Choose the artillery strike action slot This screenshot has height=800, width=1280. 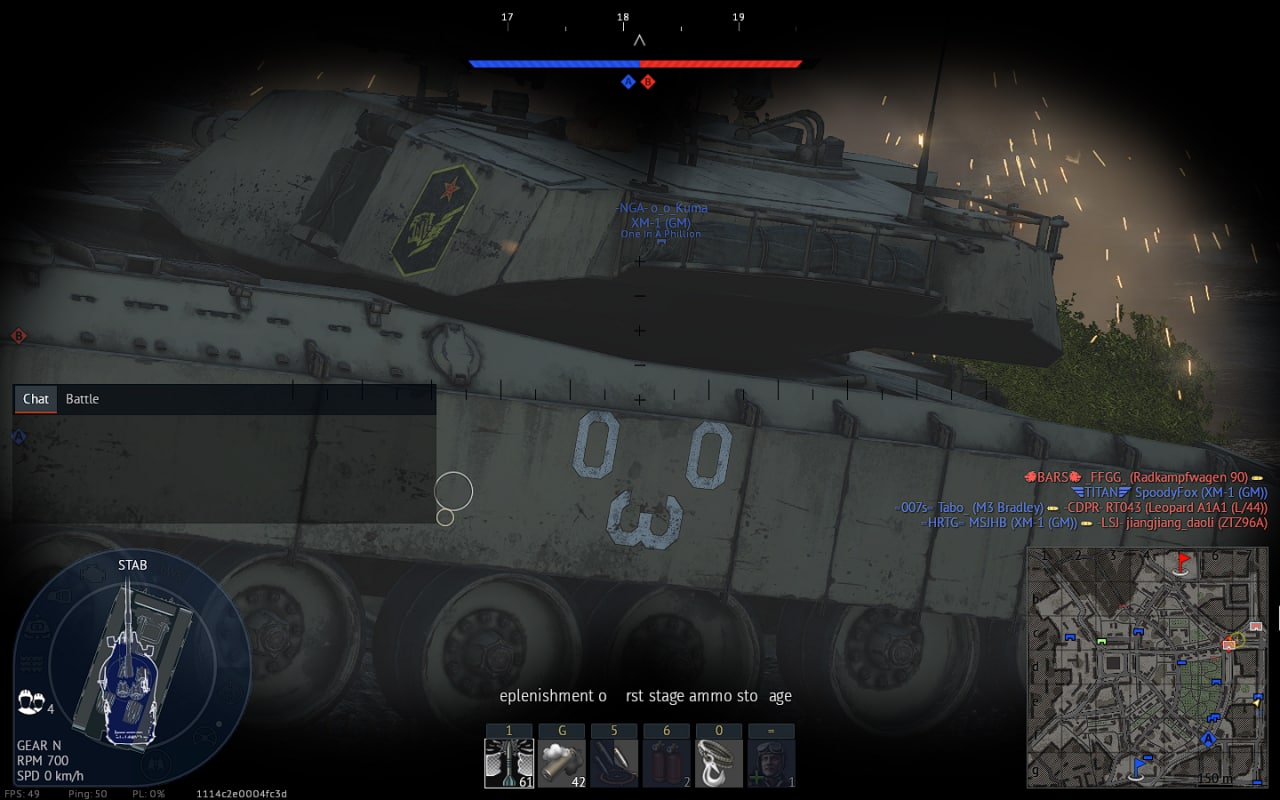[x=614, y=764]
